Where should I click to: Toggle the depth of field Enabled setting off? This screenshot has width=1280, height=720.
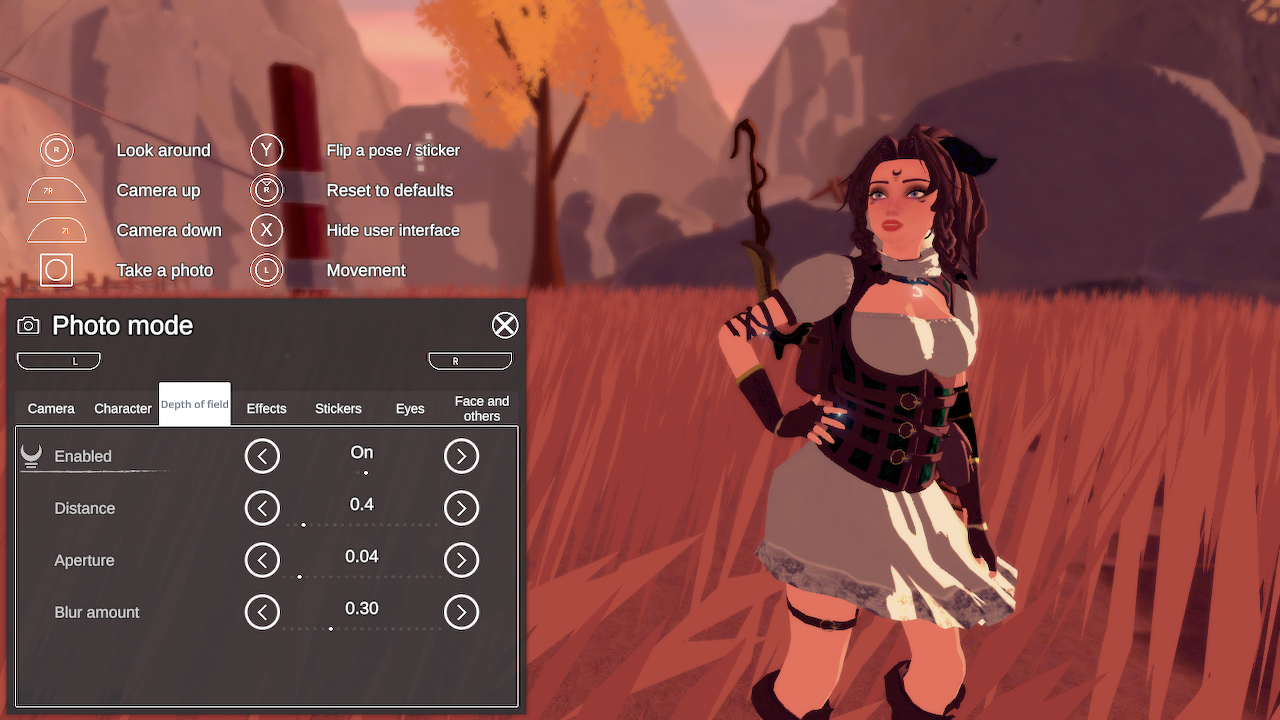click(262, 455)
